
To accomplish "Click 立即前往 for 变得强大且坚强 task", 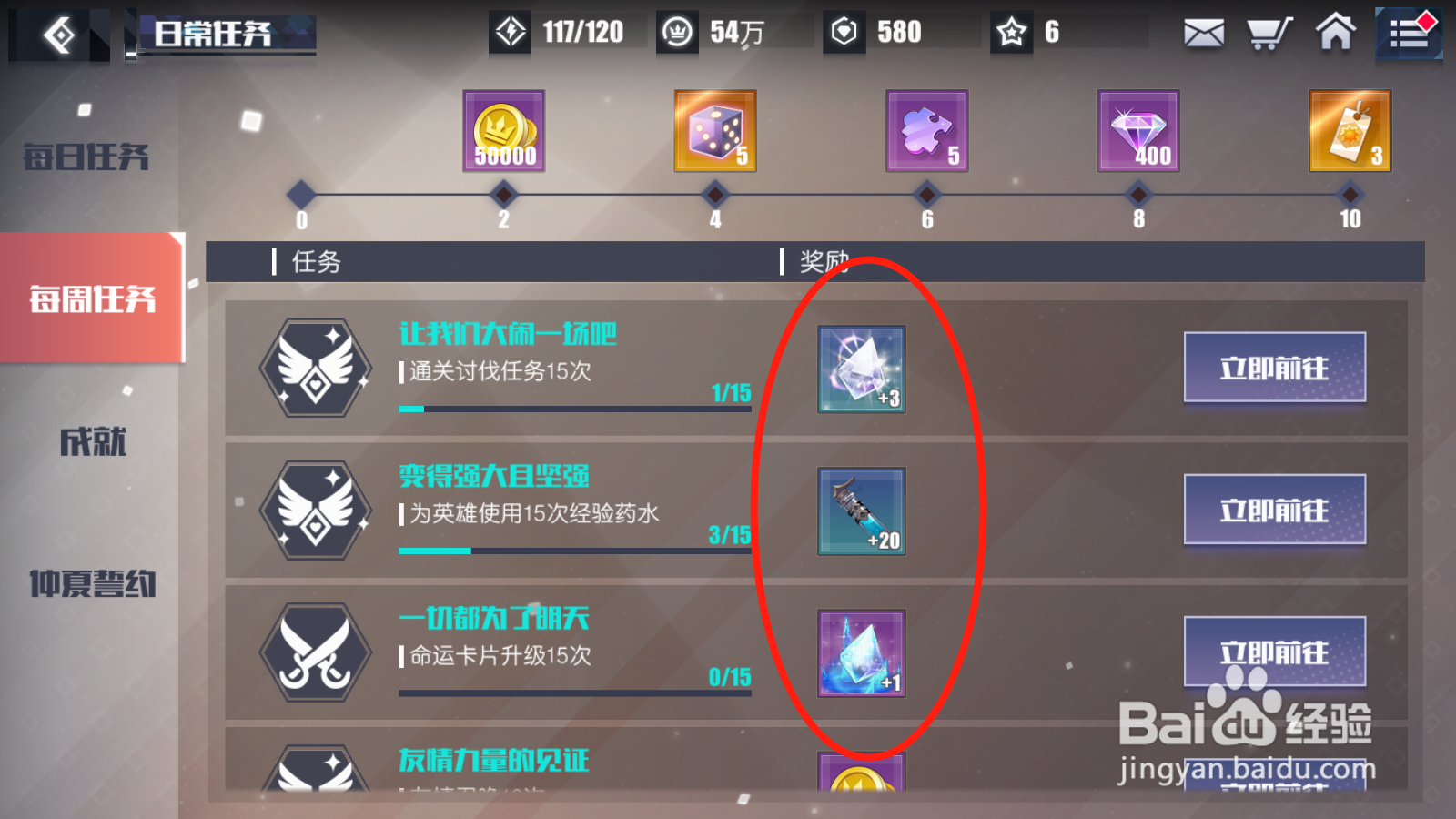I will [x=1274, y=511].
